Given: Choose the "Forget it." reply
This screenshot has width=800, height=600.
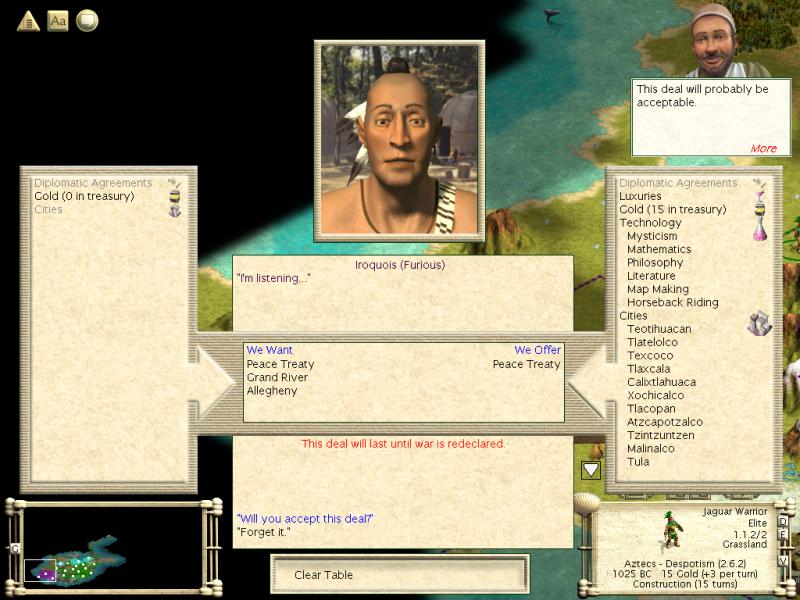Looking at the screenshot, I should (x=264, y=532).
